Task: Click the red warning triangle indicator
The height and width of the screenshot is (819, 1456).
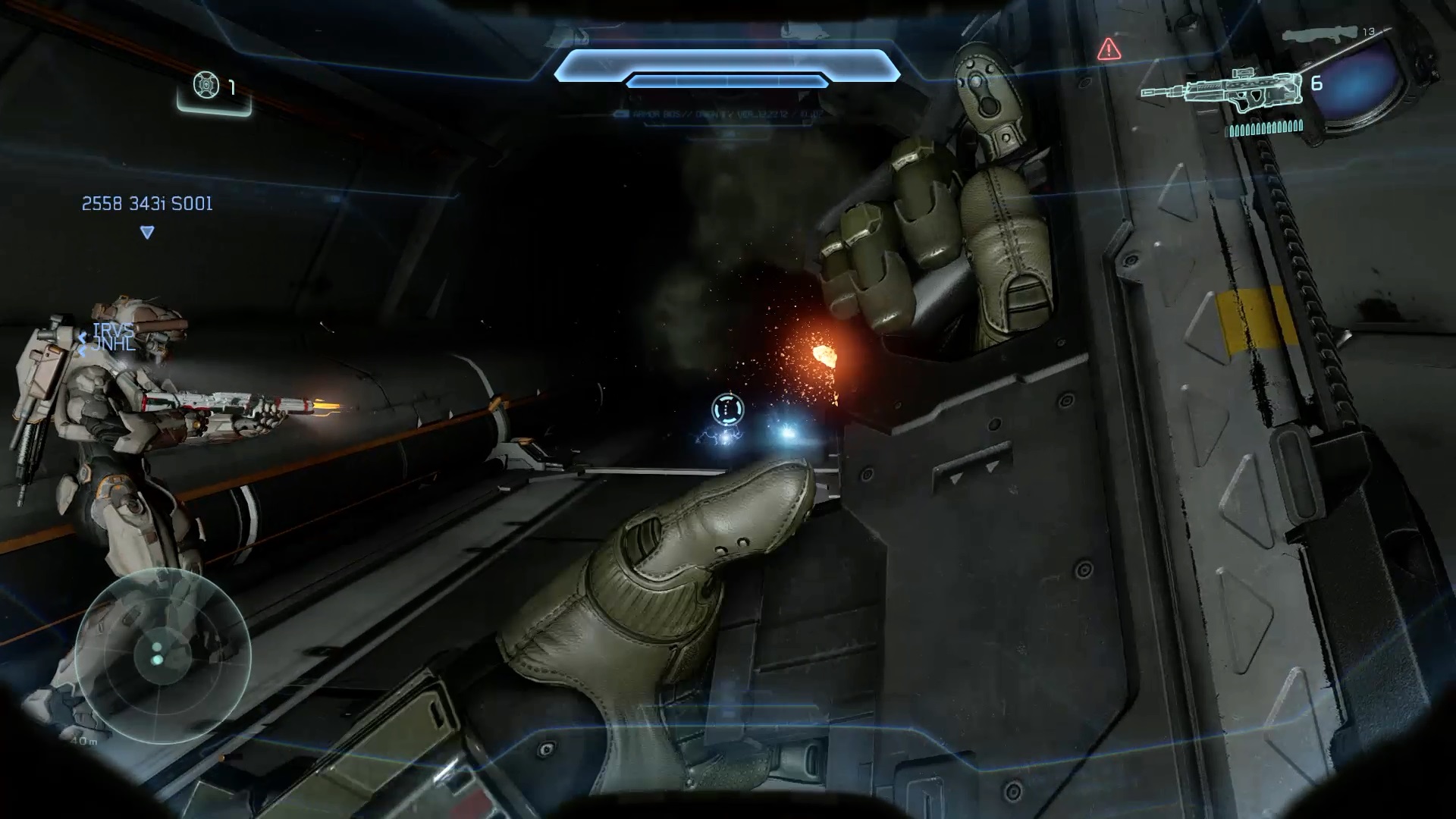Action: point(1109,49)
